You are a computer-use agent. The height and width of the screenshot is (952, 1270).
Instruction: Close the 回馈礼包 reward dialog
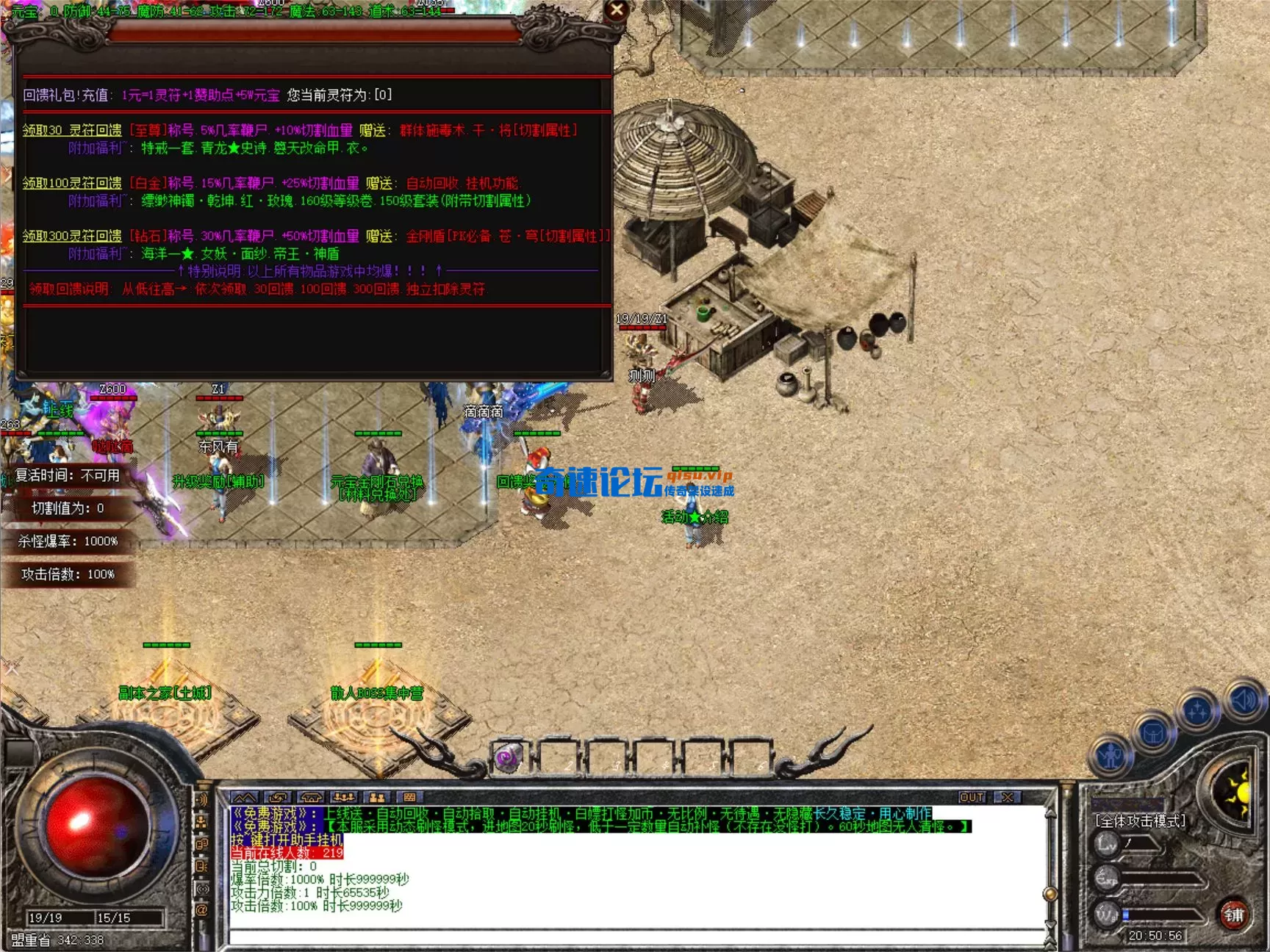tap(617, 10)
